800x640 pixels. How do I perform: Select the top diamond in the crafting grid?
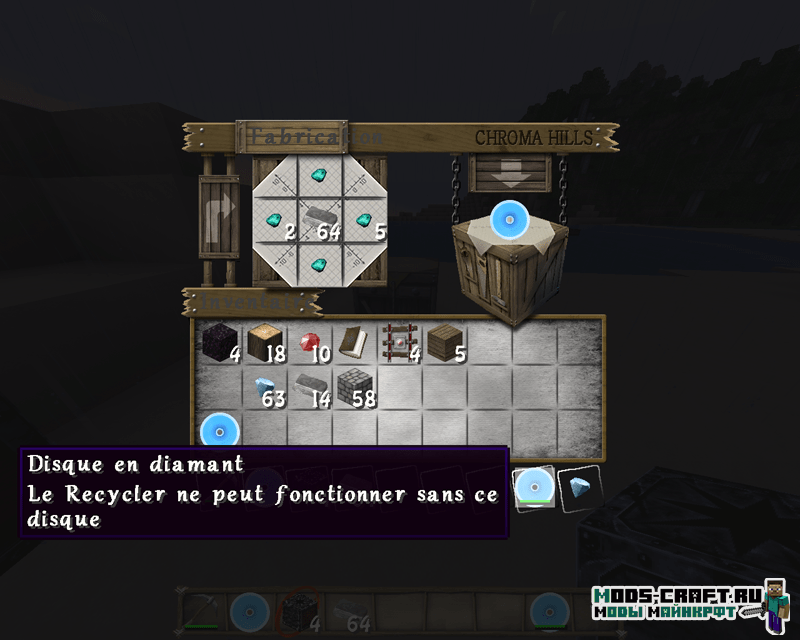319,175
